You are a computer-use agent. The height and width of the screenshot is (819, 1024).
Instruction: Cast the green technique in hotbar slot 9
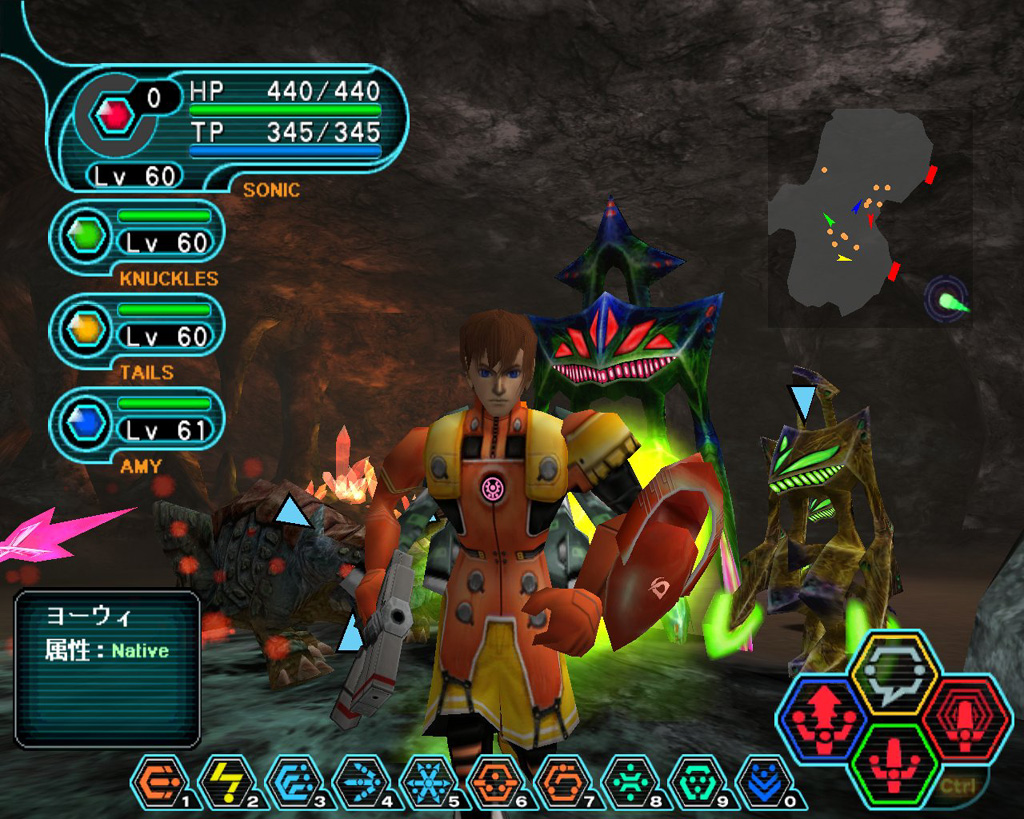pos(696,781)
